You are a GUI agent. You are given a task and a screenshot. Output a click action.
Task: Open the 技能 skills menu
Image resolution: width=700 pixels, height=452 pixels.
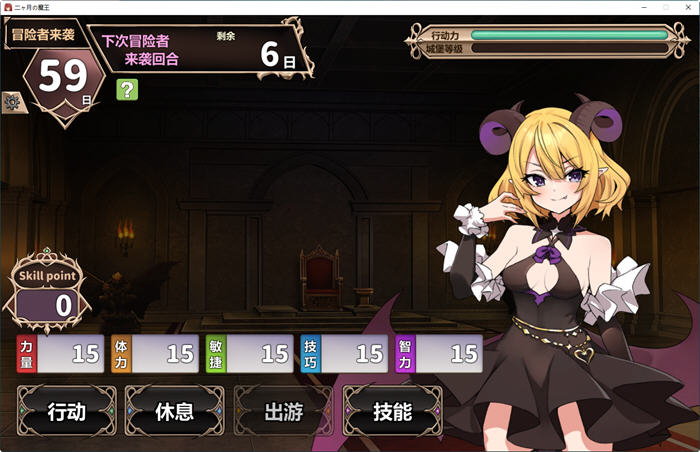392,411
